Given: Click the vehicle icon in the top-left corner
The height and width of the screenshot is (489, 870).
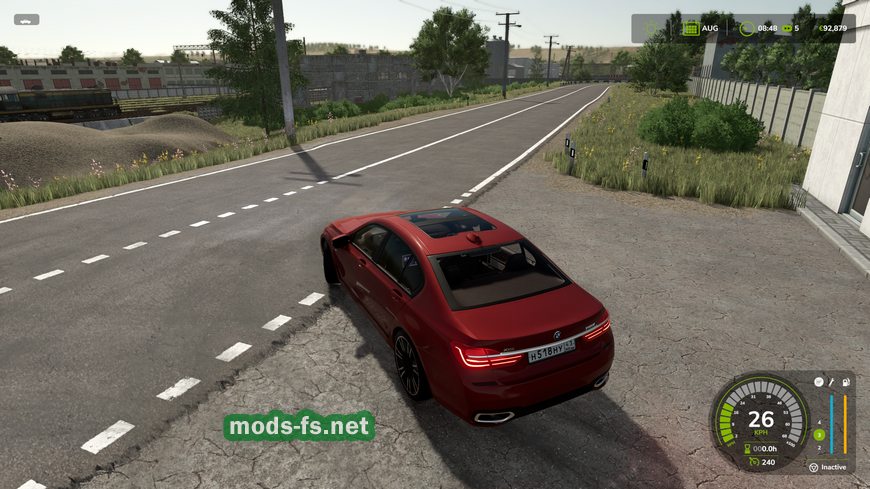Looking at the screenshot, I should 26,19.
